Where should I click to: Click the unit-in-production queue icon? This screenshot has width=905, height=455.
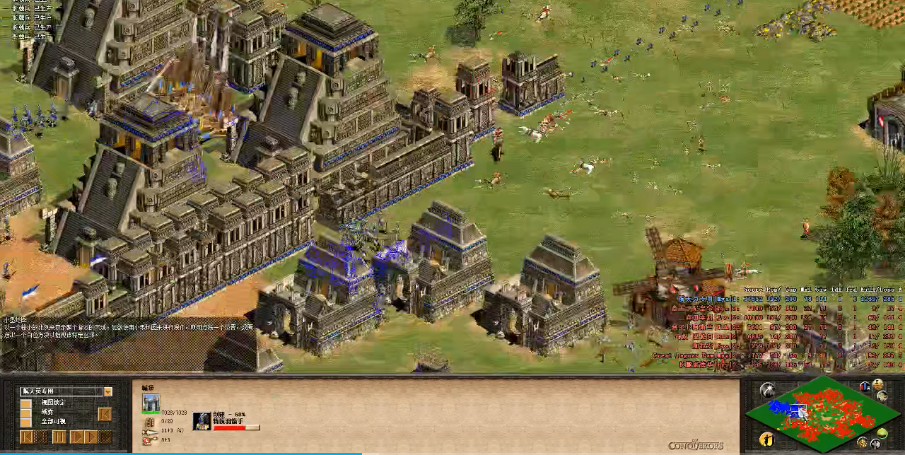click(201, 419)
